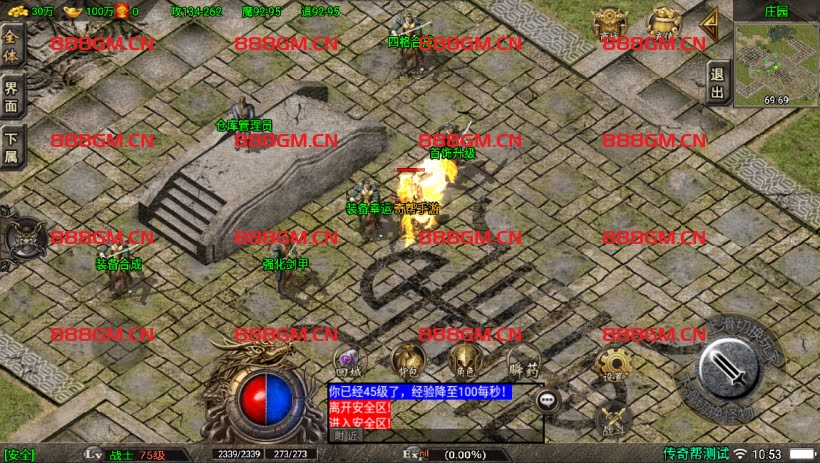Select the 附近 nearby chat channel

346,435
